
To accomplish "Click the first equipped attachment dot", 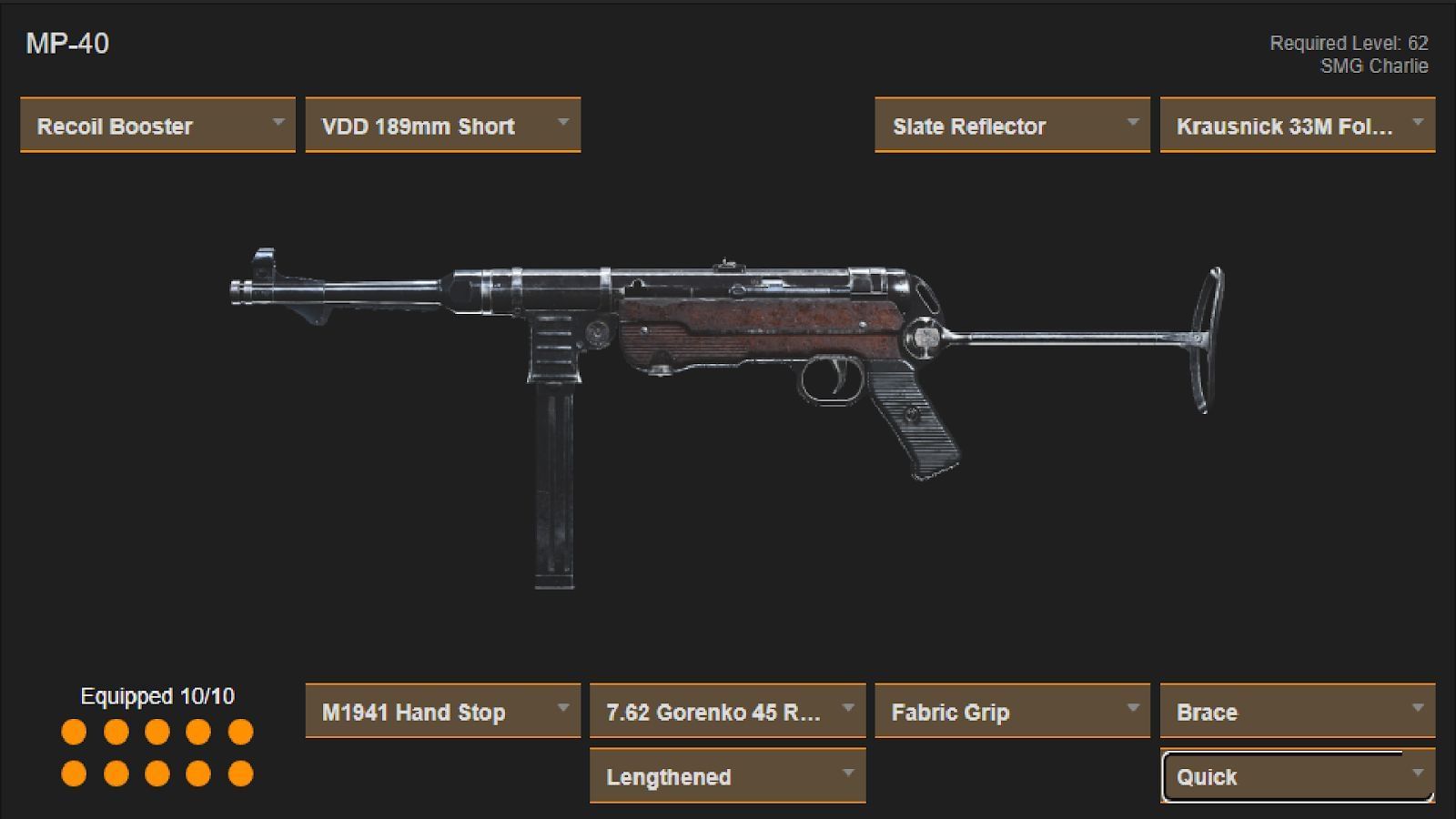I will (x=73, y=731).
